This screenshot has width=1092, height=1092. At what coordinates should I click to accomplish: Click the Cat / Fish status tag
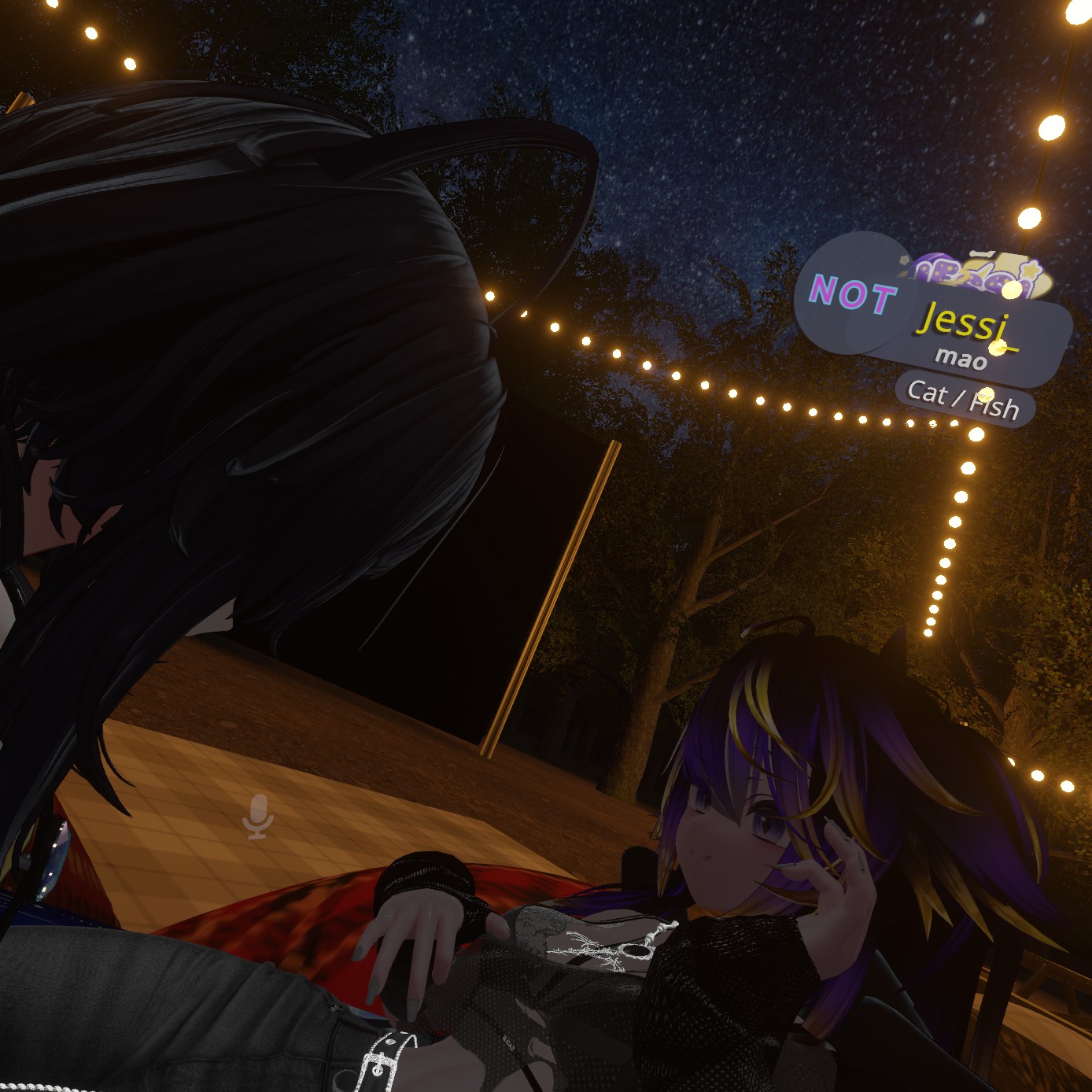(x=963, y=399)
